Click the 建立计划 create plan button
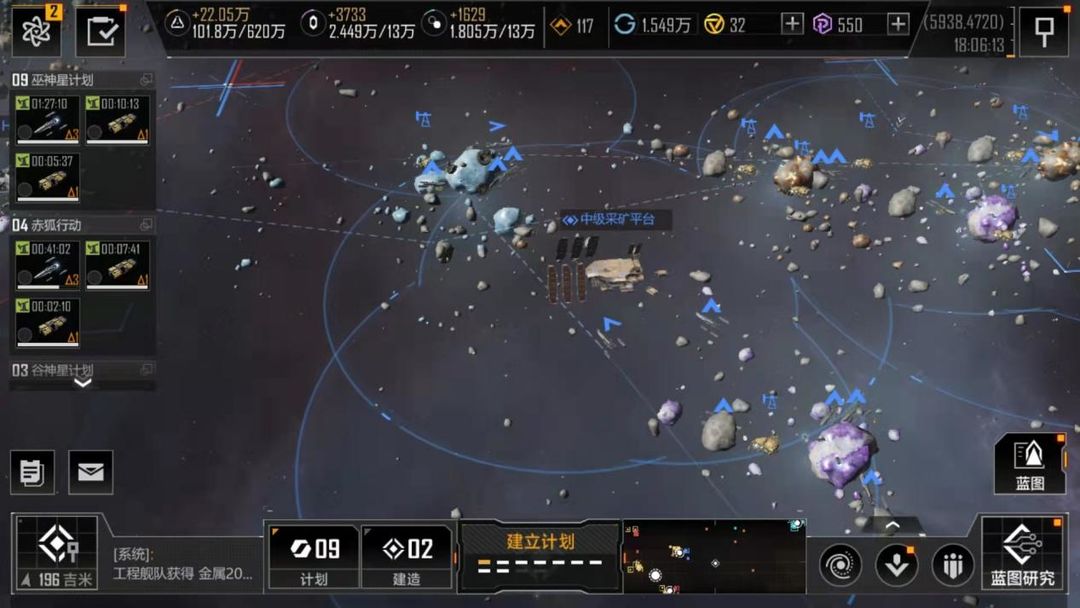 click(540, 551)
